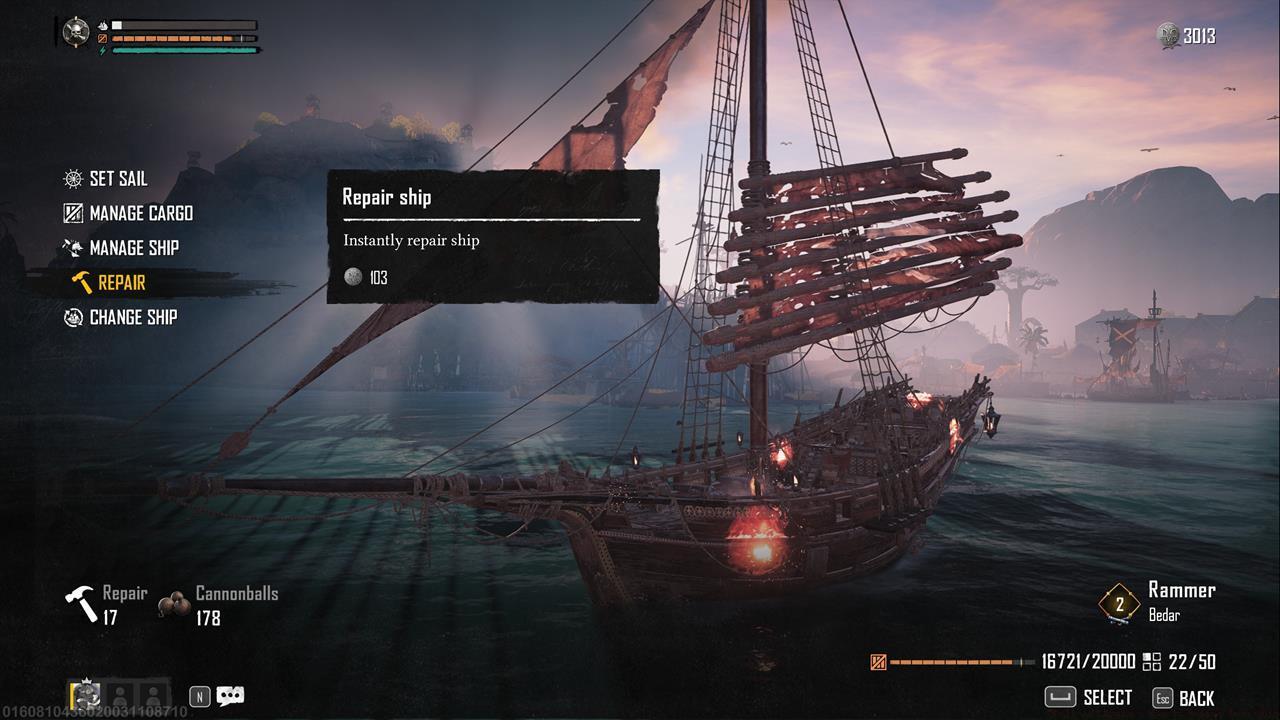
Task: Select the Cannonballs ammo icon
Action: point(175,604)
